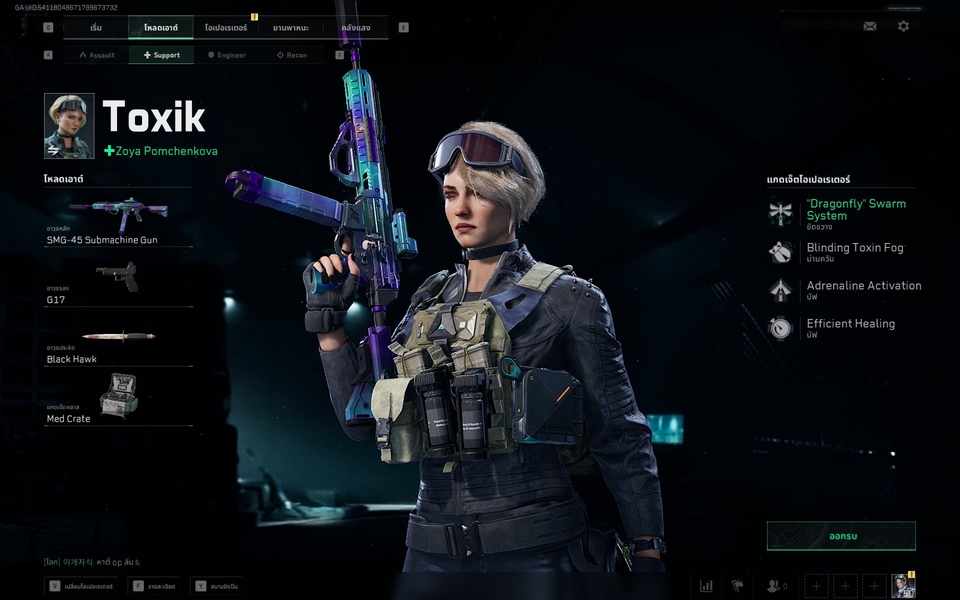The height and width of the screenshot is (600, 960).
Task: Go to the คลังแสง (Armory) tab
Action: 356,27
